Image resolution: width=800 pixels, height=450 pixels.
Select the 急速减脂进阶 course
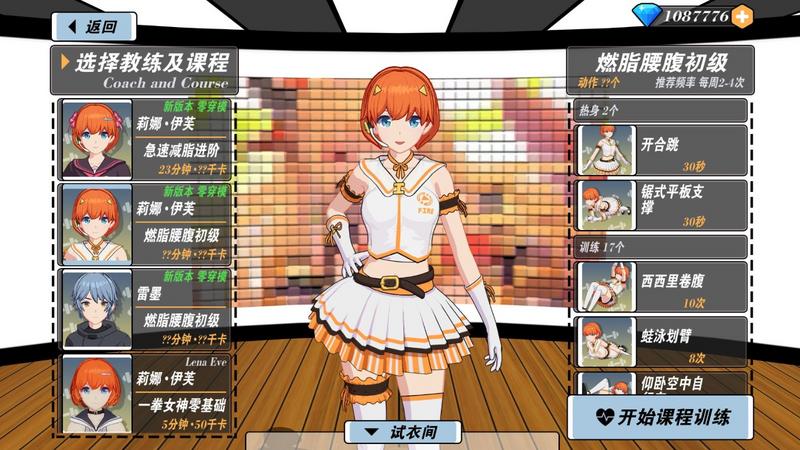(x=146, y=139)
